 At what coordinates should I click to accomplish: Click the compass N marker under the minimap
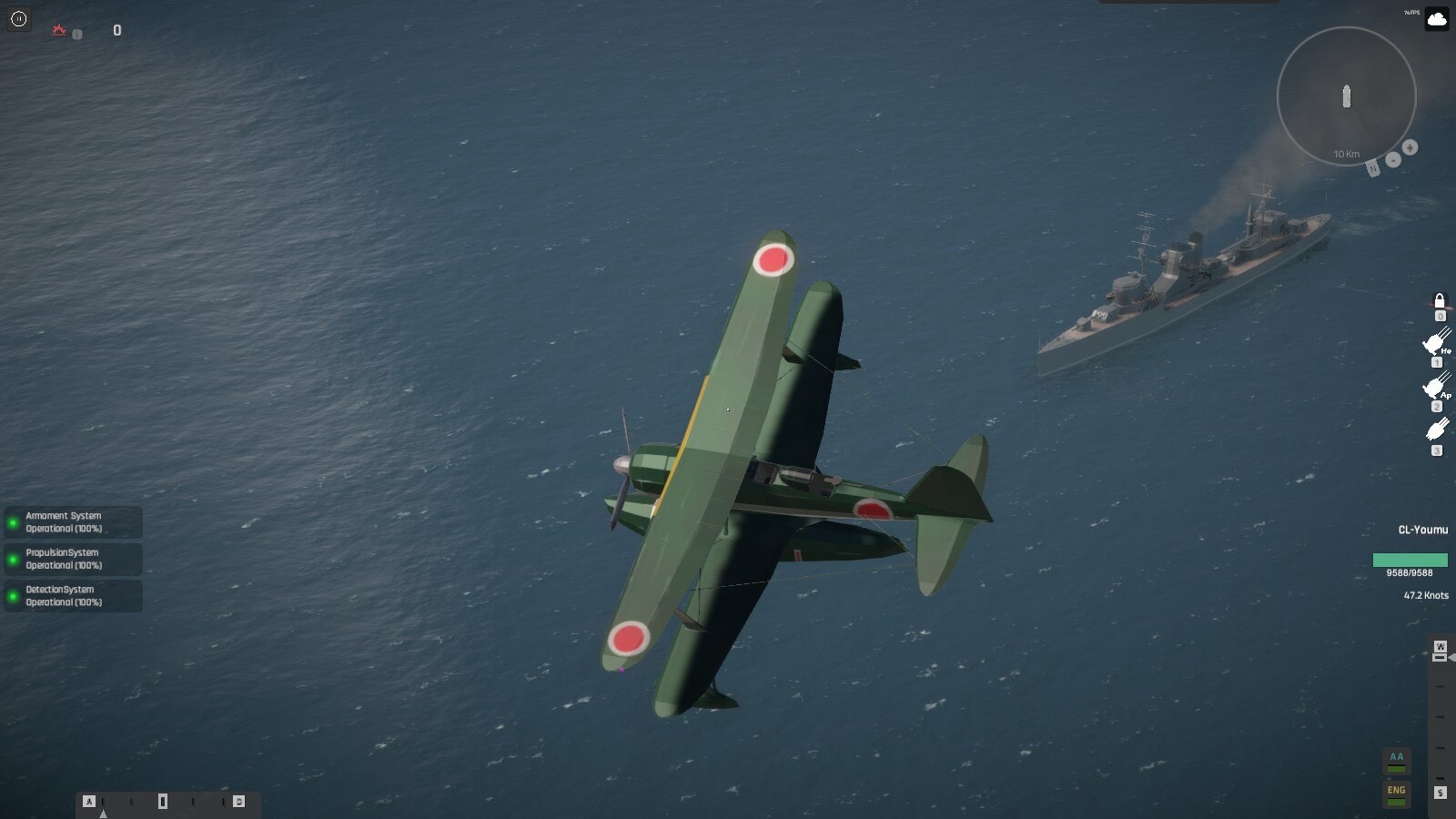(x=1373, y=168)
